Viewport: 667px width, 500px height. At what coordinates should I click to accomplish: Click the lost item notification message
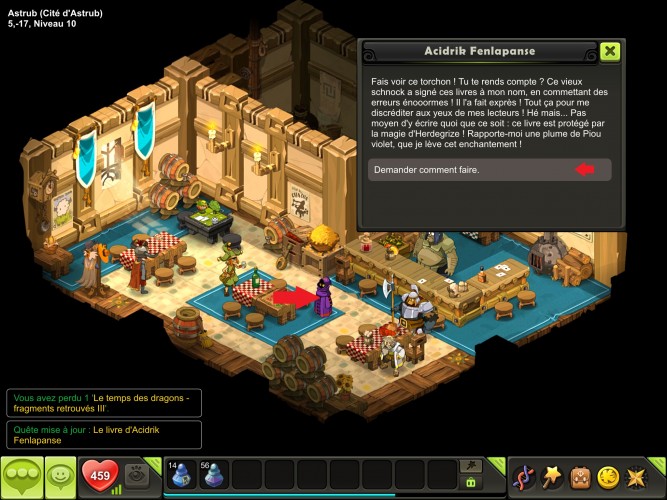[103, 402]
